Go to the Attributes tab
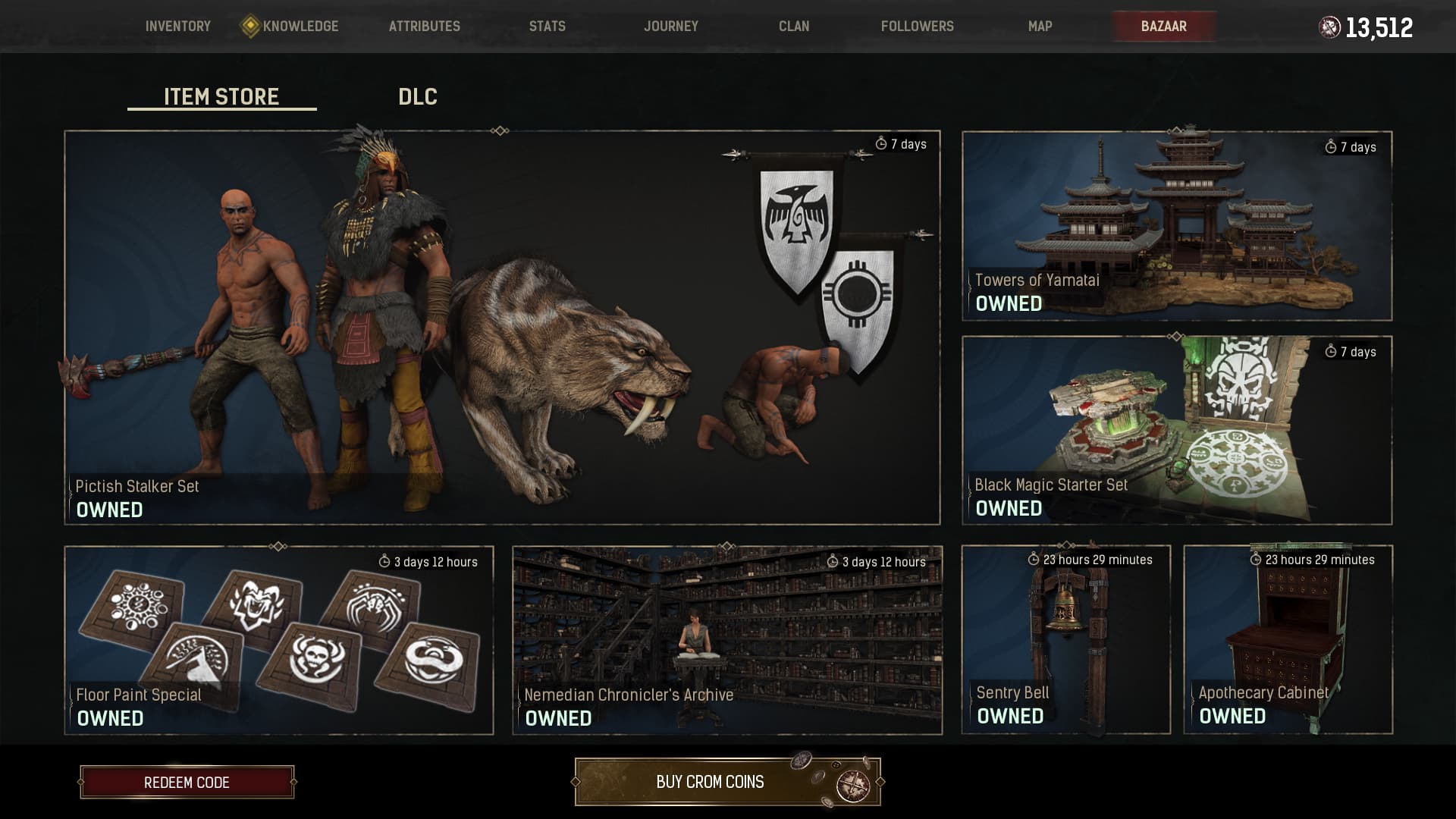The image size is (1456, 819). coord(425,27)
